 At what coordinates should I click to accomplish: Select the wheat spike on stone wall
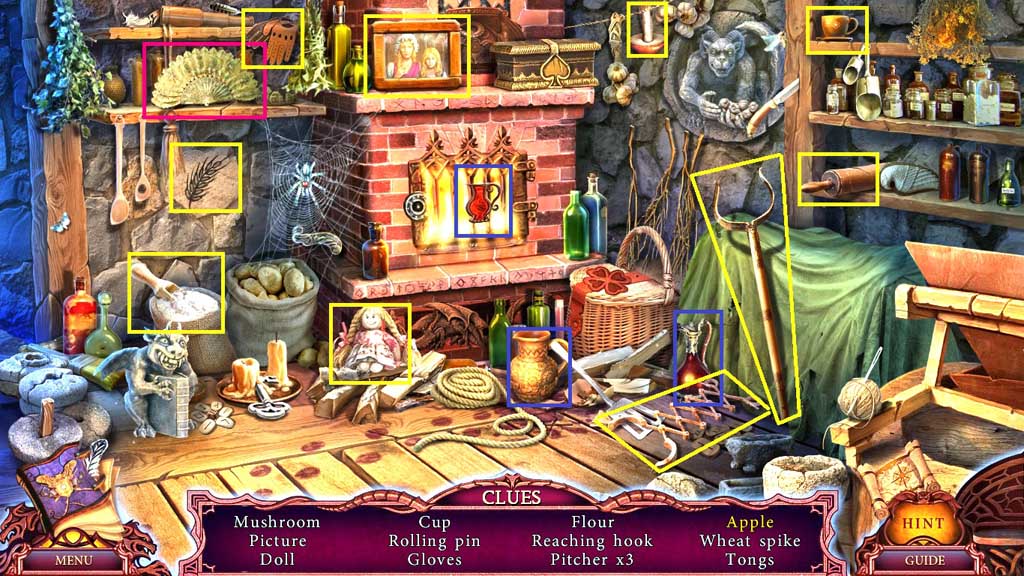(x=205, y=178)
